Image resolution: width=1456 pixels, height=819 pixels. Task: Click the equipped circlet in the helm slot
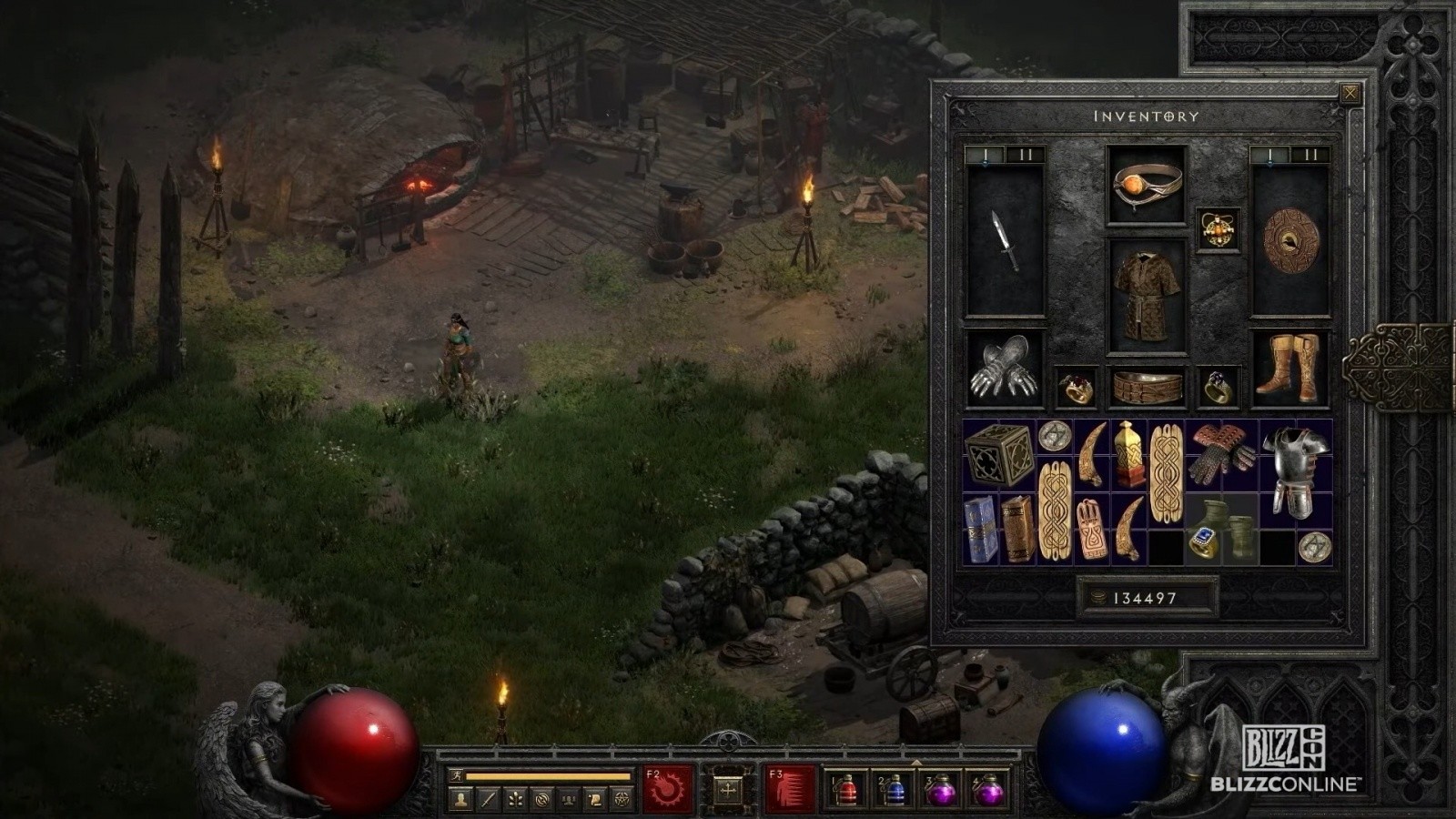1147,185
